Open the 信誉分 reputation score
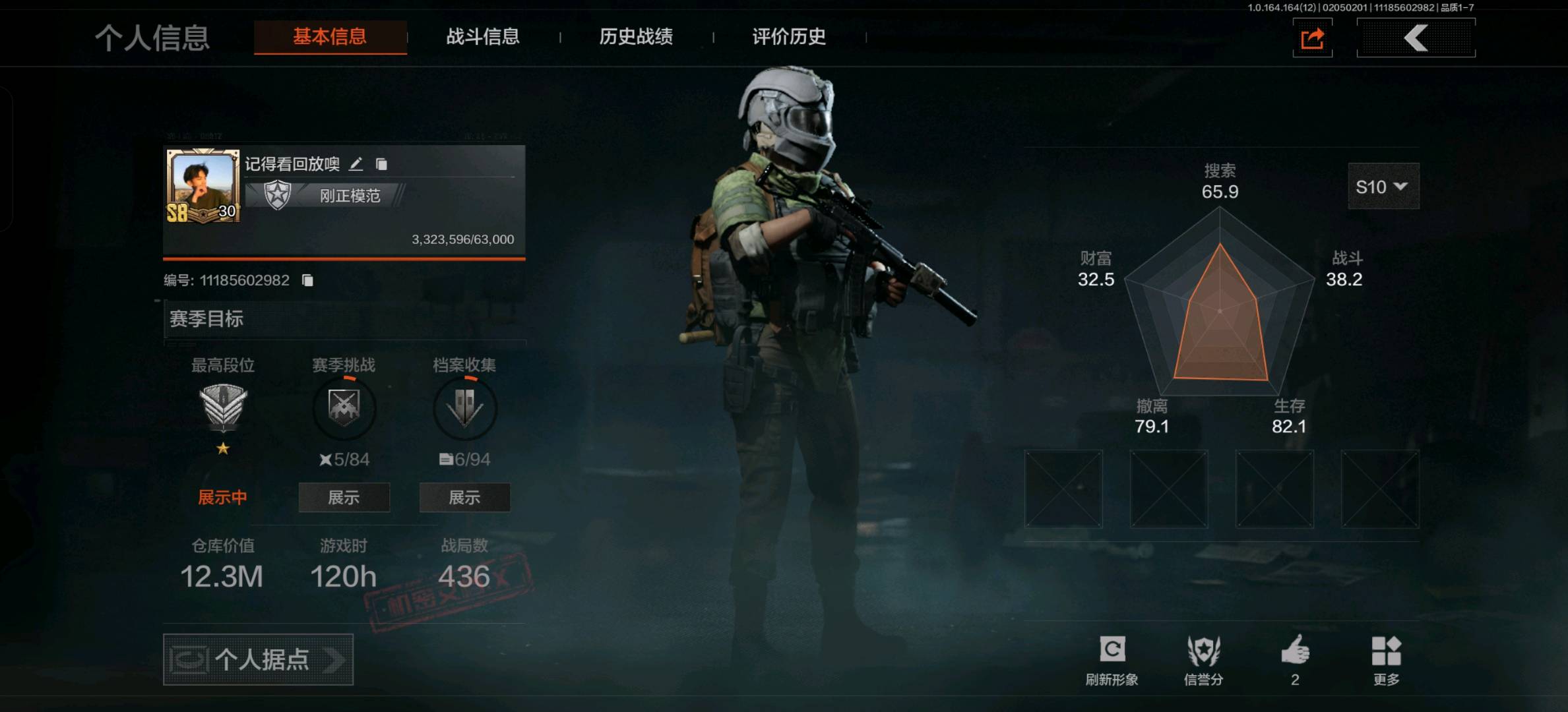The height and width of the screenshot is (712, 1568). pyautogui.click(x=1203, y=659)
